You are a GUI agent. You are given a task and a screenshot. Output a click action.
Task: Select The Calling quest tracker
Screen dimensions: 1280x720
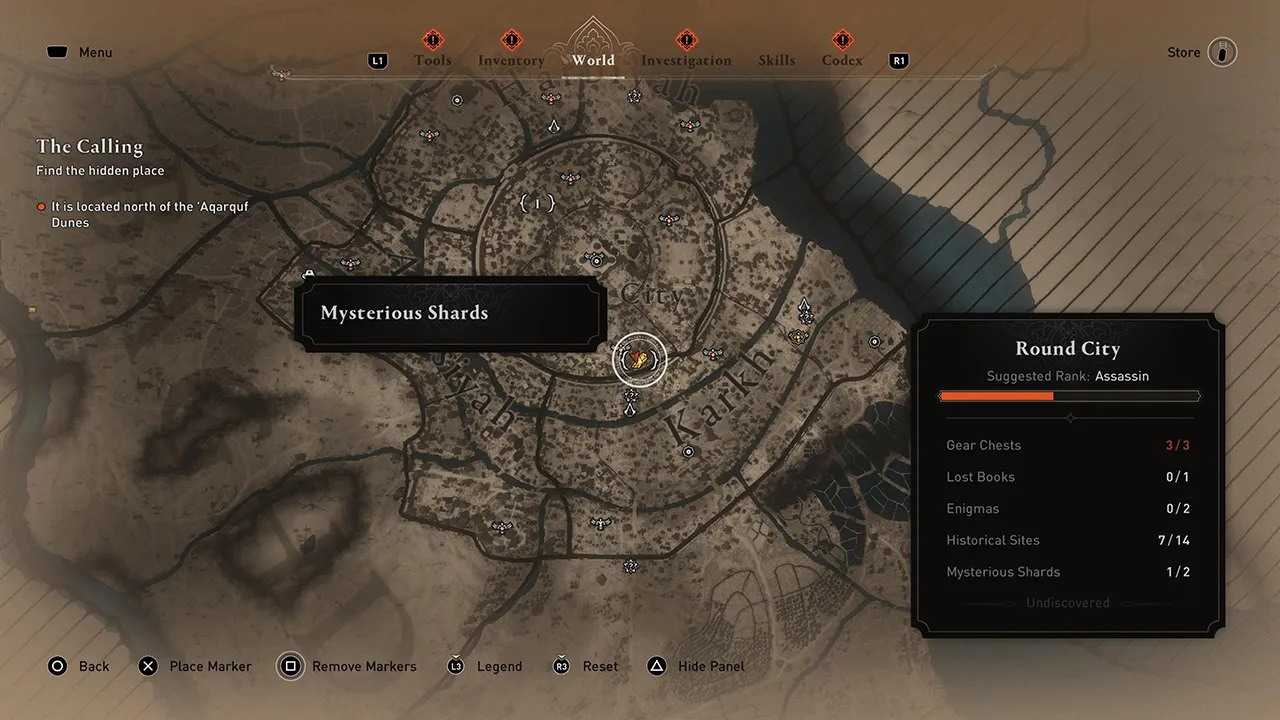(x=90, y=147)
